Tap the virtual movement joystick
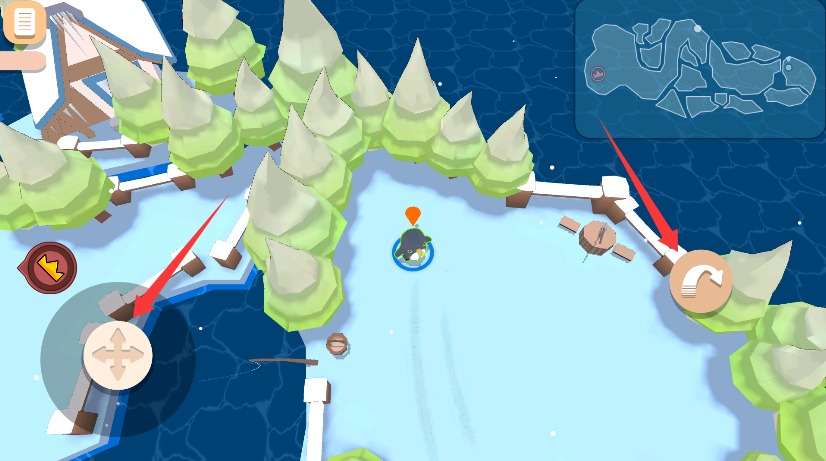 coord(117,355)
